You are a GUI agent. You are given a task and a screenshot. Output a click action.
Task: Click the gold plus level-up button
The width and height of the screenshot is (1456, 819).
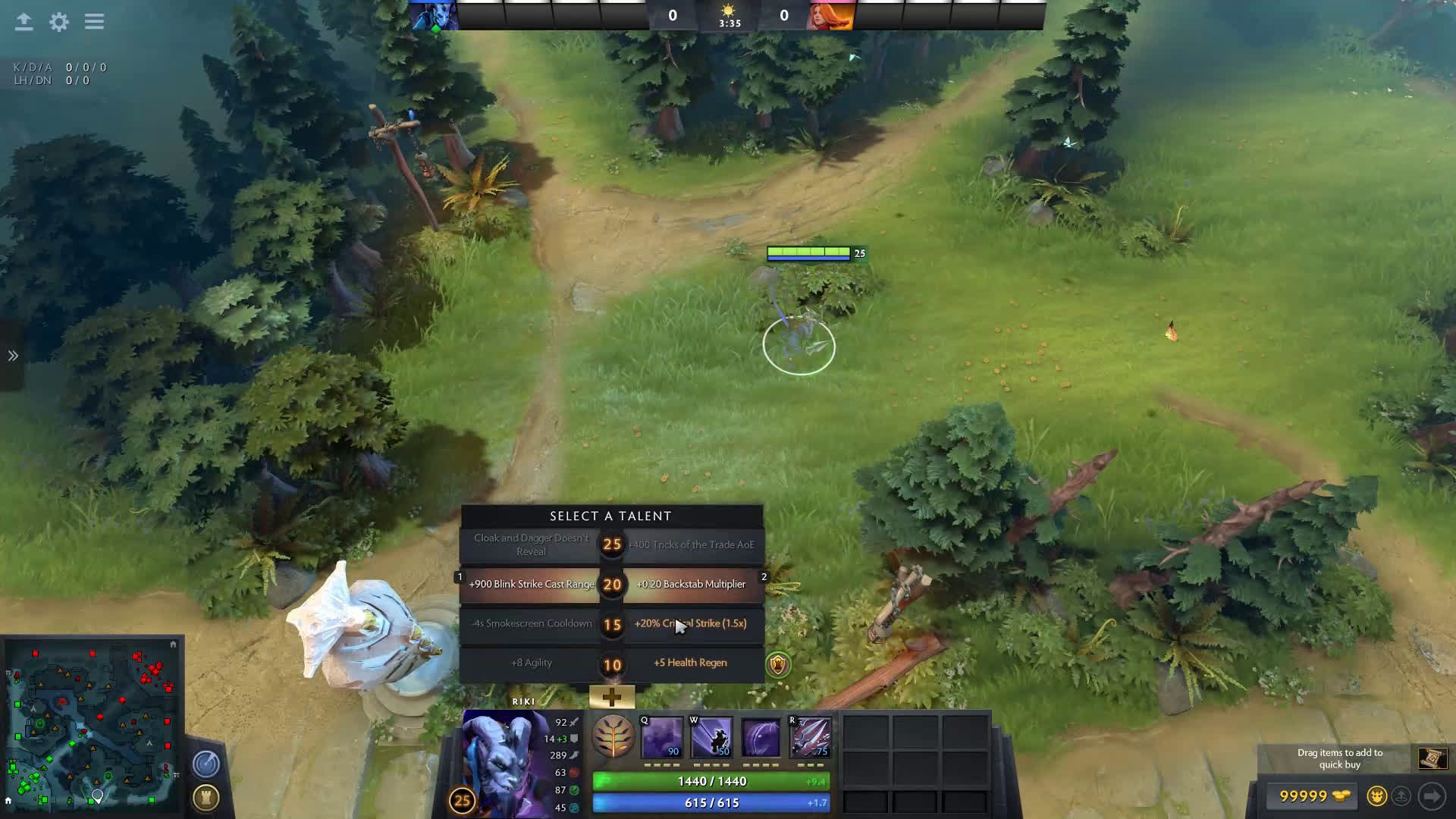pos(612,697)
